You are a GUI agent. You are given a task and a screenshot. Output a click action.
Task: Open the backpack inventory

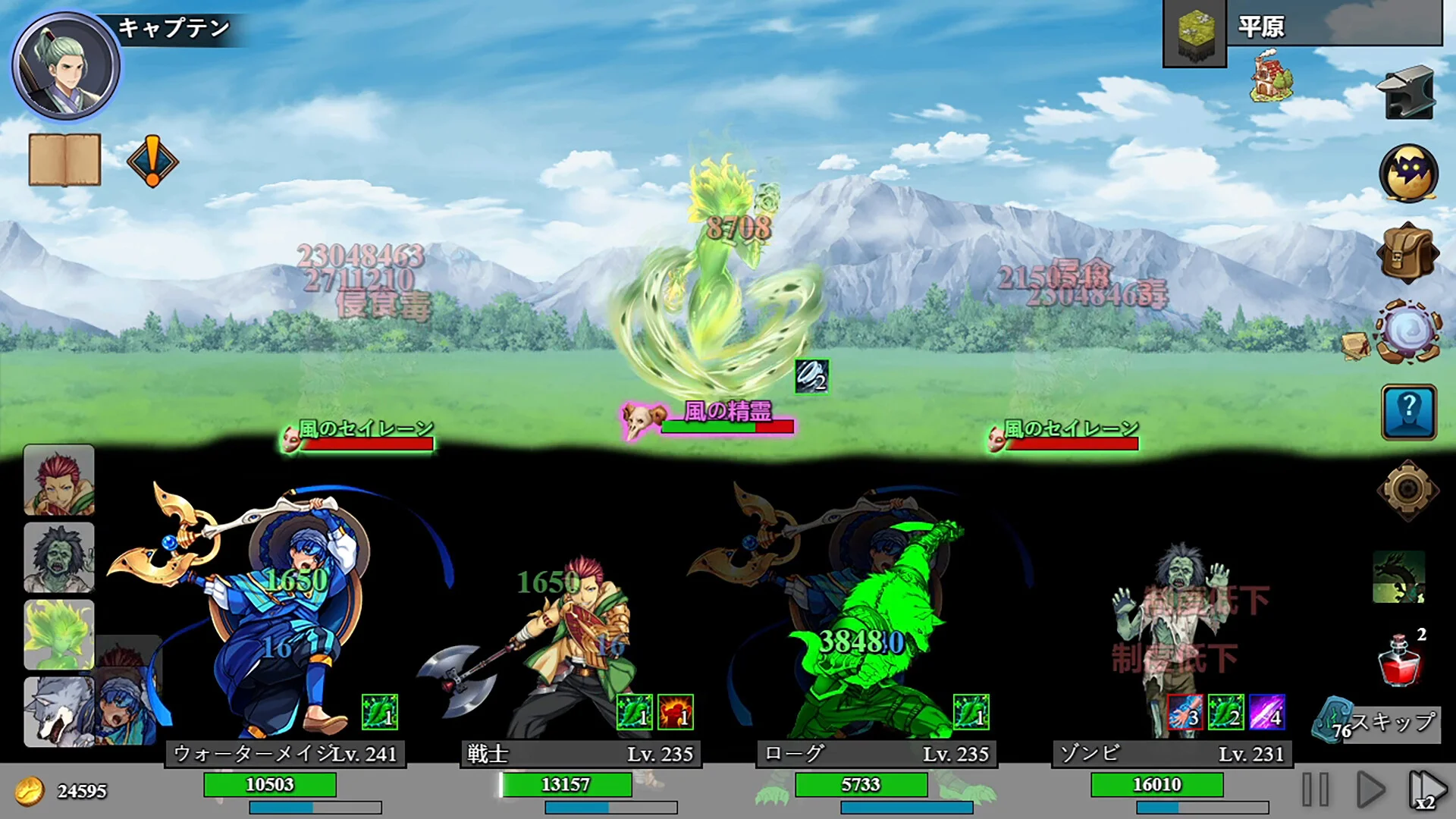point(1407,253)
